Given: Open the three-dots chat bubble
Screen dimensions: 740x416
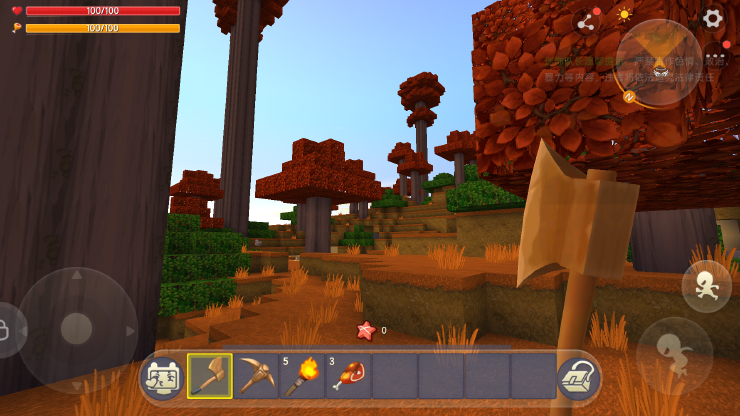Looking at the screenshot, I should coord(716,57).
